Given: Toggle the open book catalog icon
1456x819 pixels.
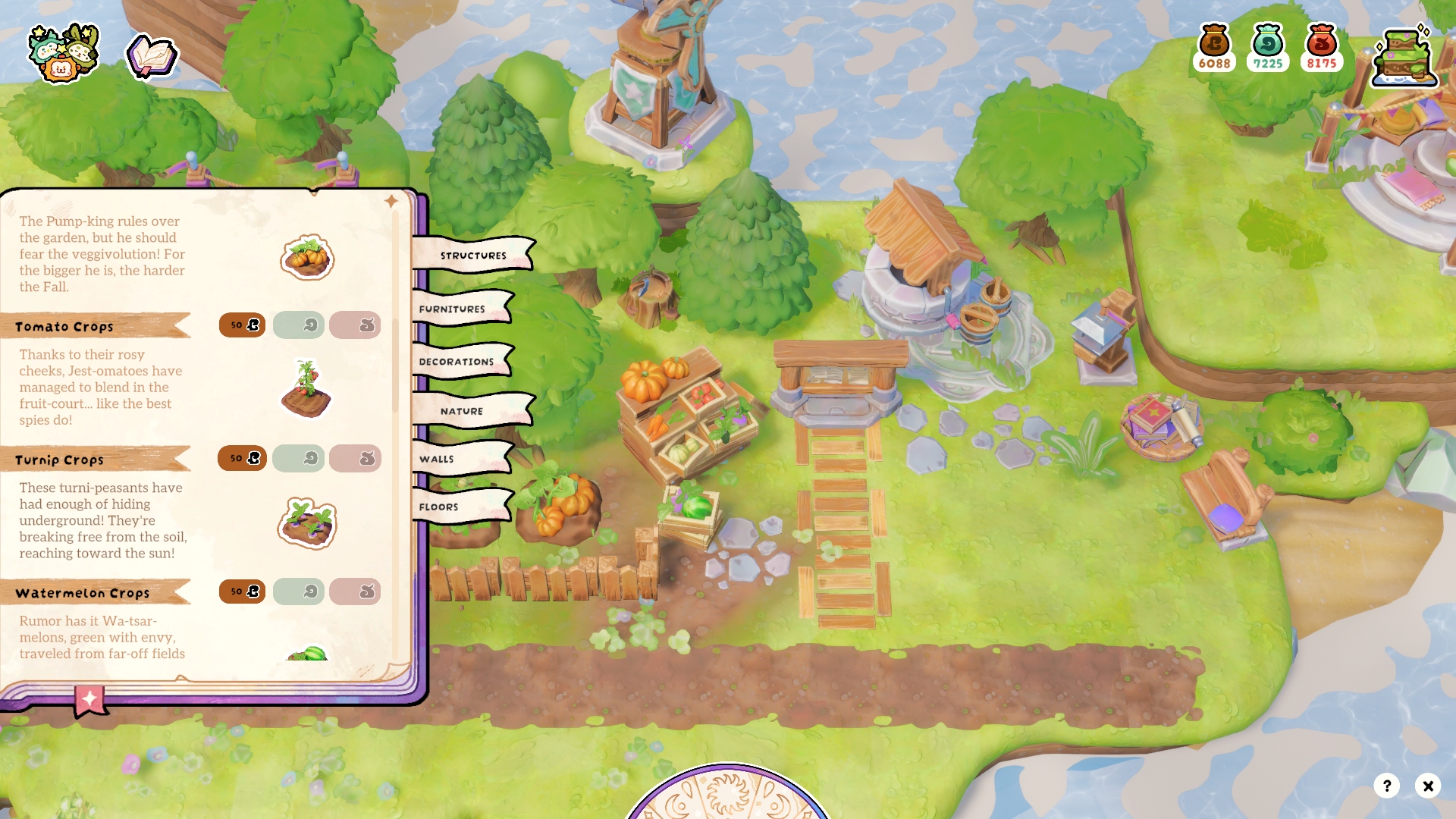Looking at the screenshot, I should pos(152,56).
